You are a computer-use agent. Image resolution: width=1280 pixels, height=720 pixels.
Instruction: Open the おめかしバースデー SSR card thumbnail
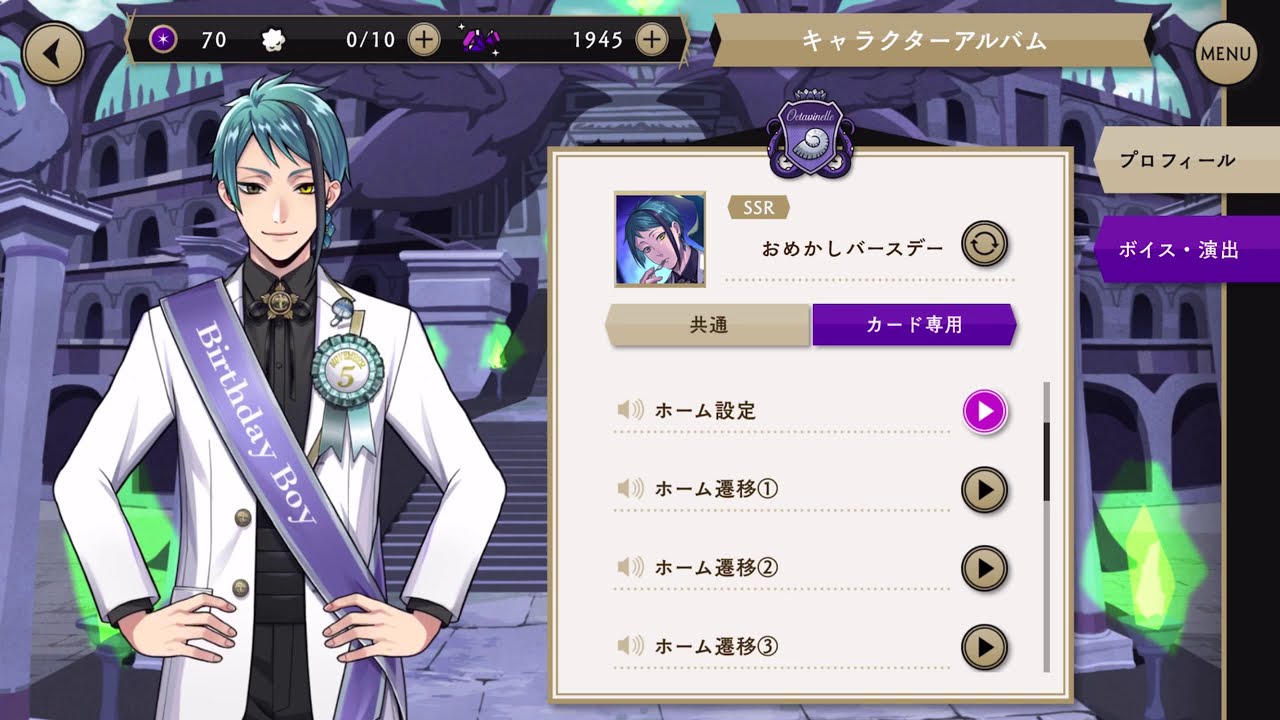657,237
